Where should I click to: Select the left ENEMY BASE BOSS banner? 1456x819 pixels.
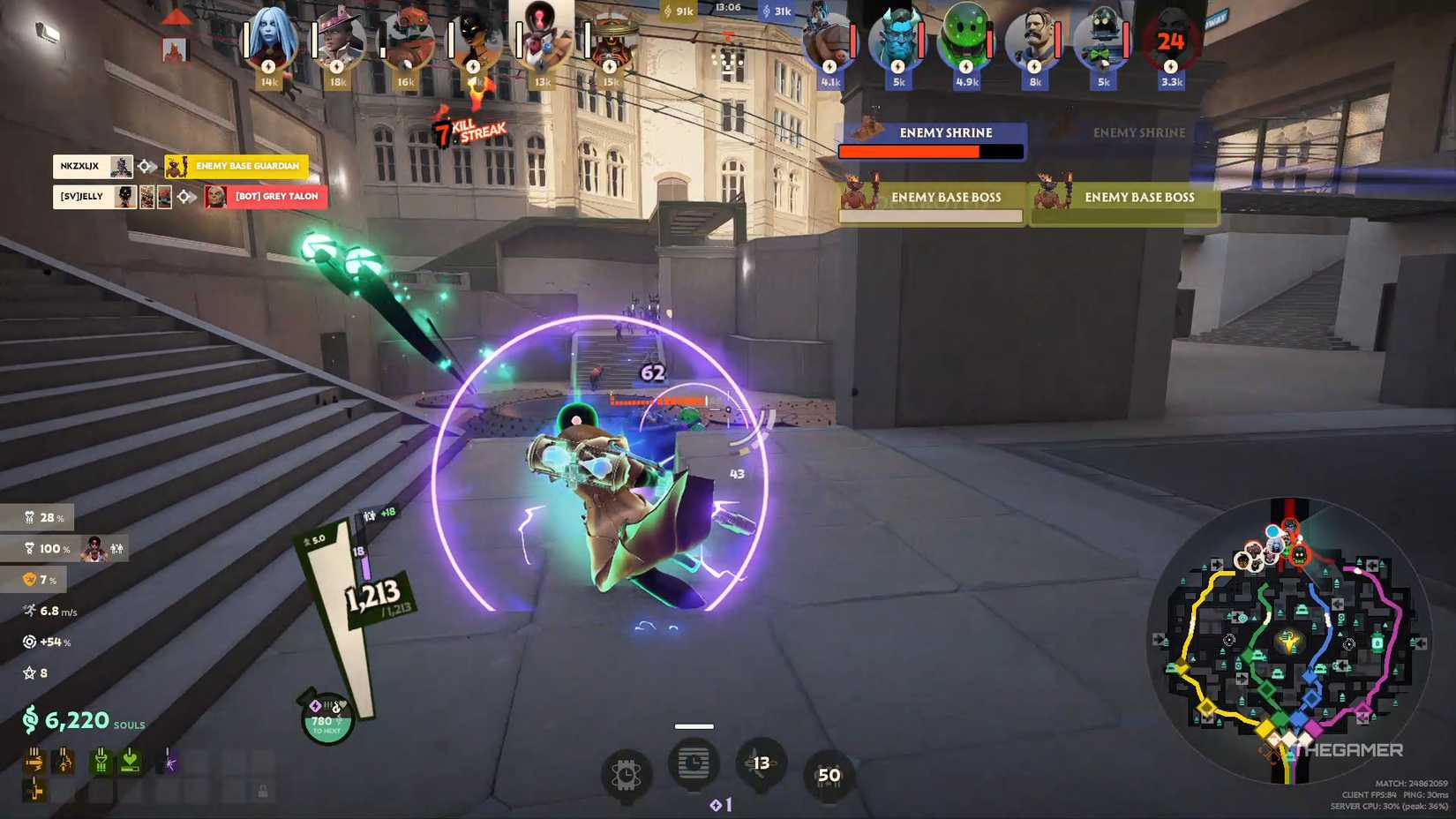click(944, 198)
